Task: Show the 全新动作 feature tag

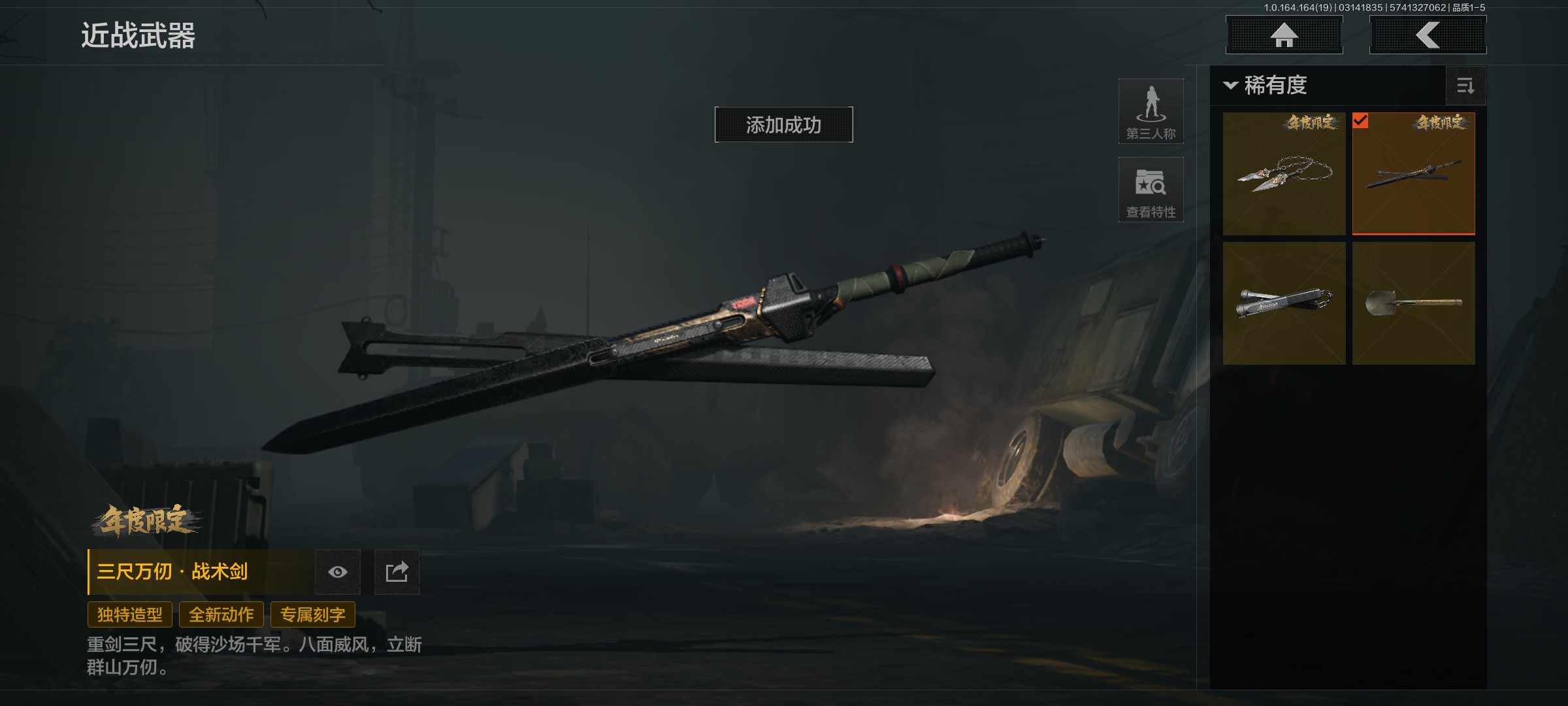Action: coord(221,614)
